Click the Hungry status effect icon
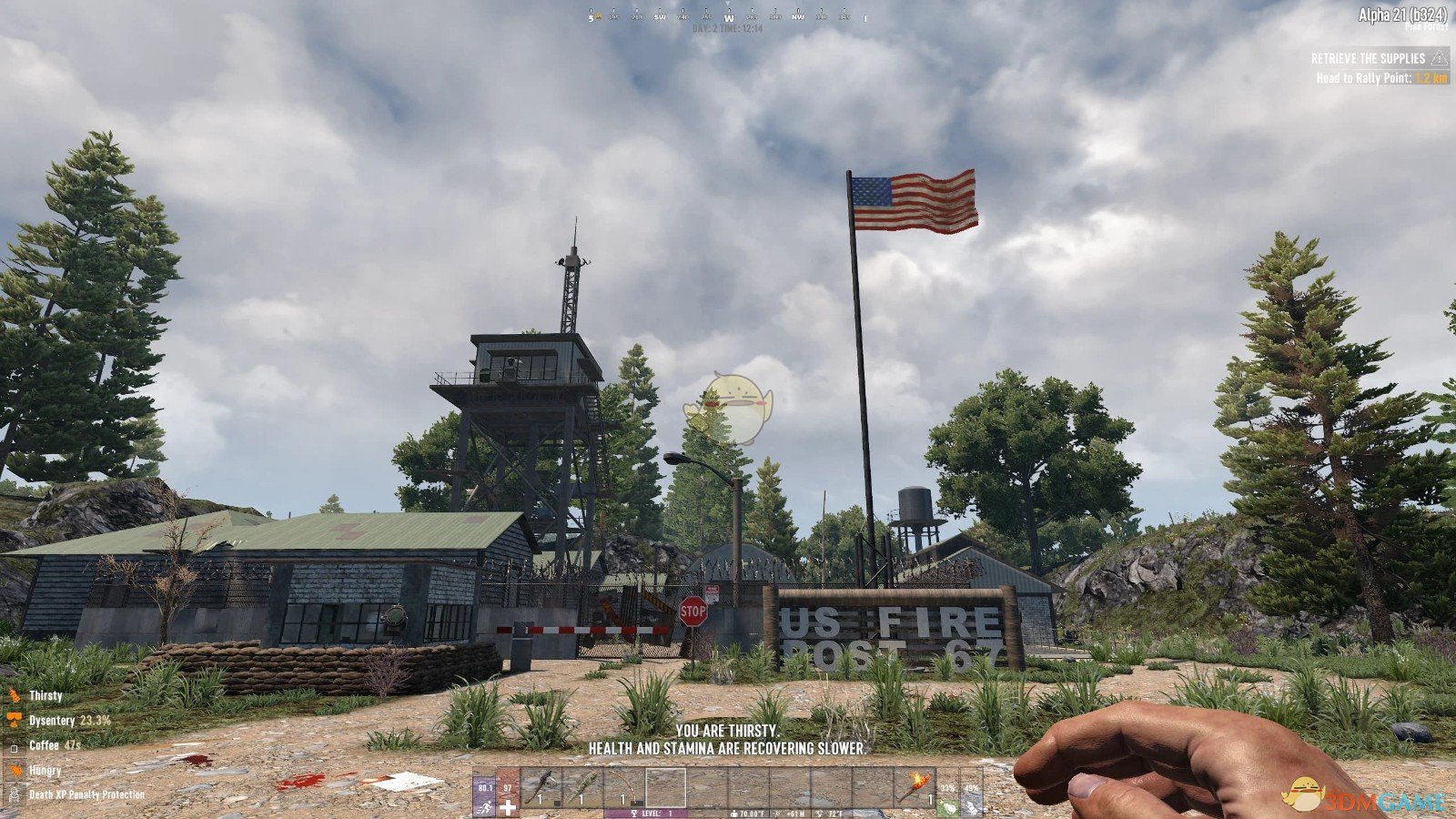 tap(15, 770)
